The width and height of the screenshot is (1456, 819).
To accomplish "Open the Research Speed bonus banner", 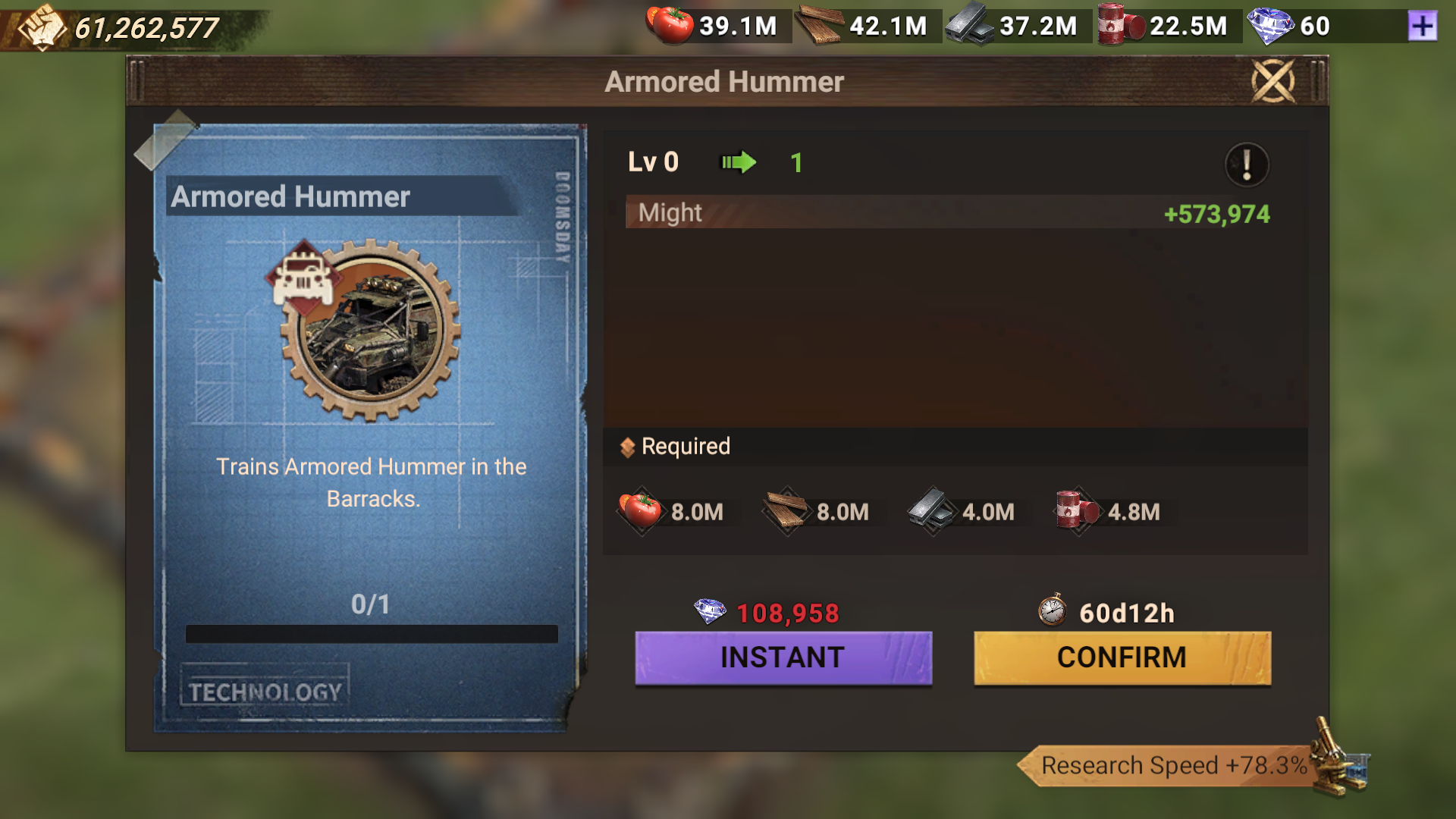I will coord(1174,765).
